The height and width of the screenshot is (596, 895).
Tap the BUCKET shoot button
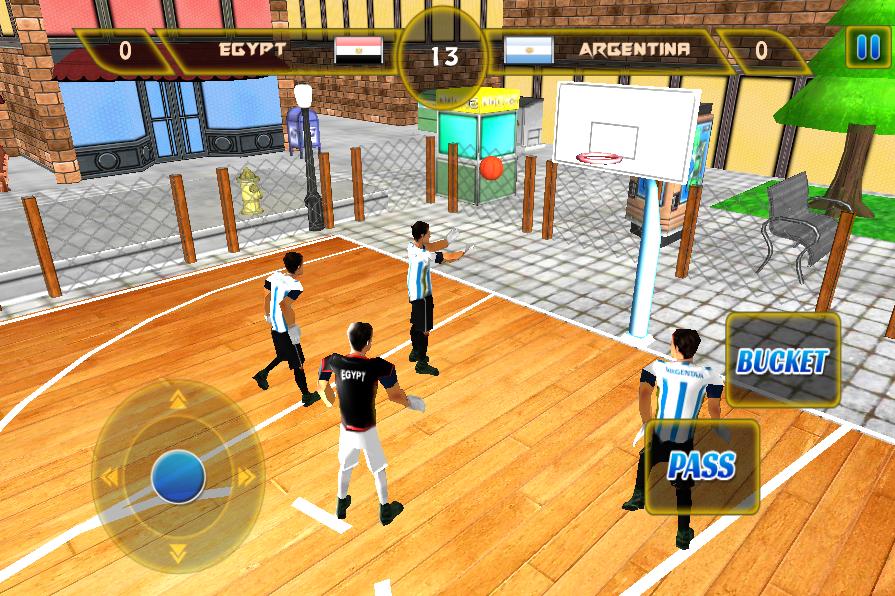click(783, 361)
